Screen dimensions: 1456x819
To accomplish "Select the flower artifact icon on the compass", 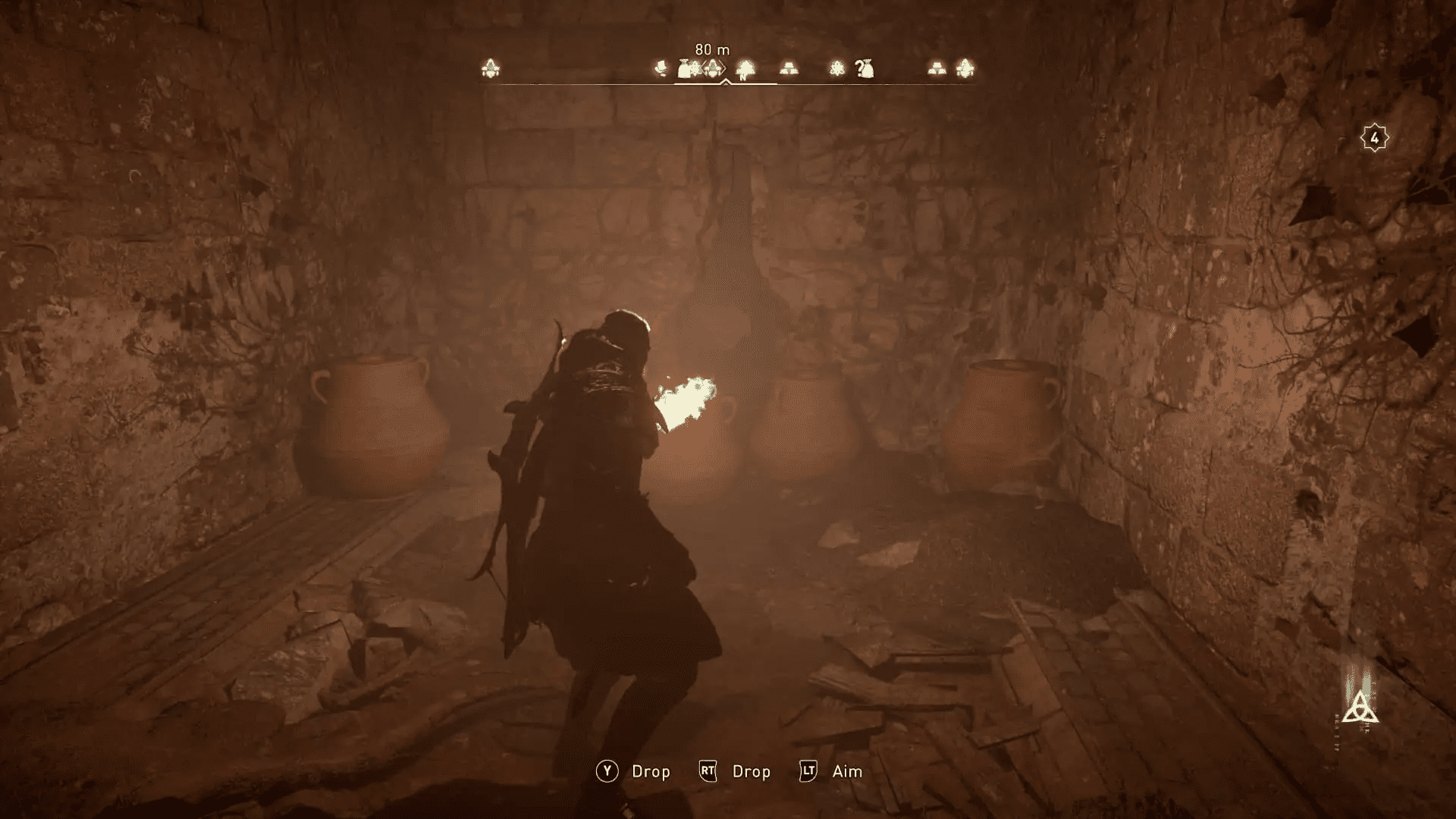I will pyautogui.click(x=837, y=68).
